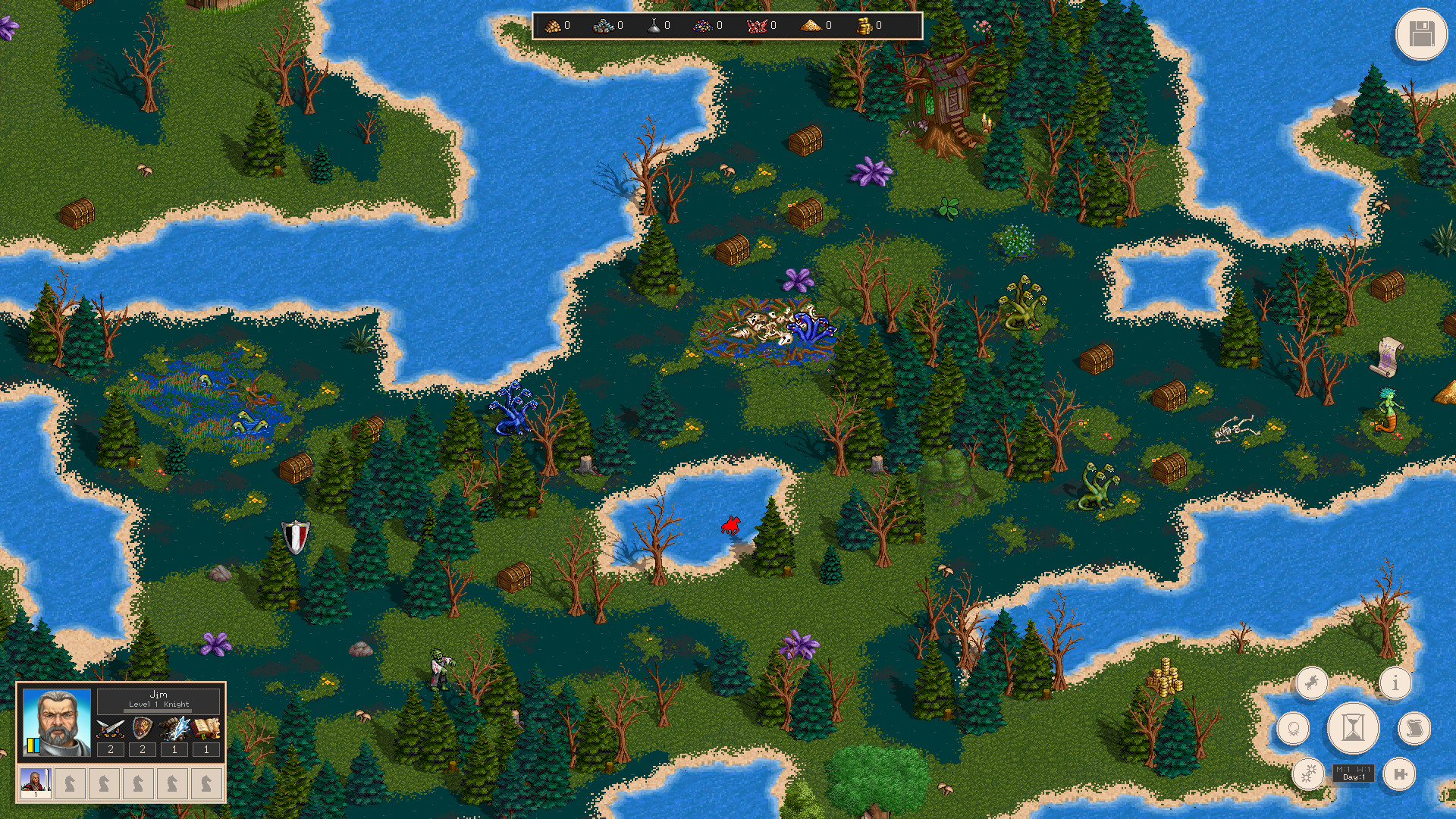Image resolution: width=1456 pixels, height=819 pixels.
Task: Click the lightning spell power icon
Action: point(174,730)
